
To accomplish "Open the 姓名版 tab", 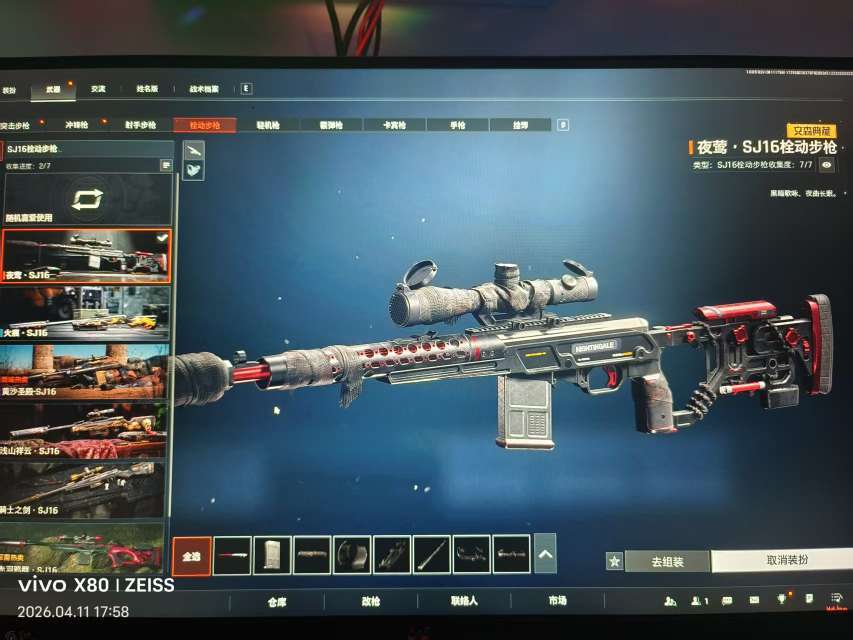I will tap(147, 89).
